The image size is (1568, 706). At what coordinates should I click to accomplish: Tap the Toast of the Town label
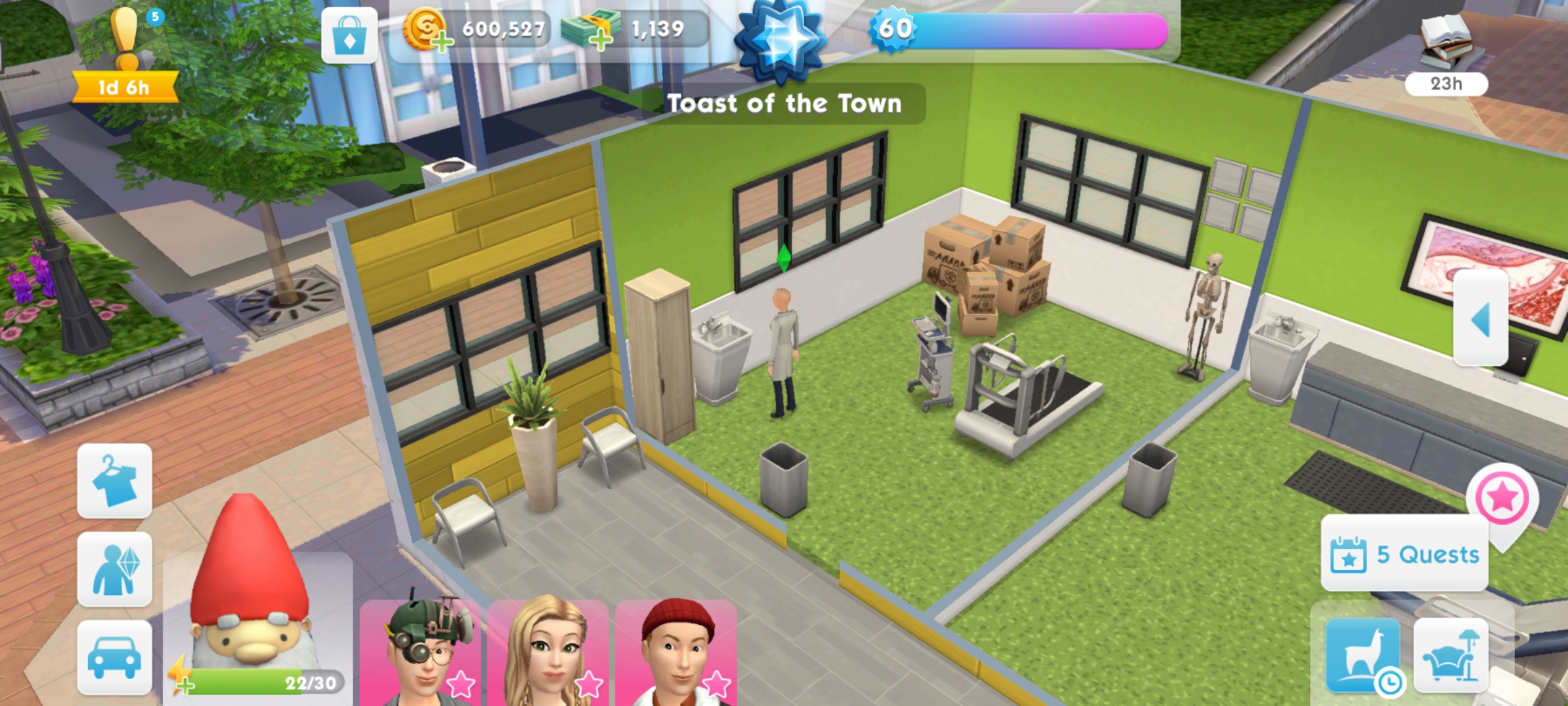point(783,103)
